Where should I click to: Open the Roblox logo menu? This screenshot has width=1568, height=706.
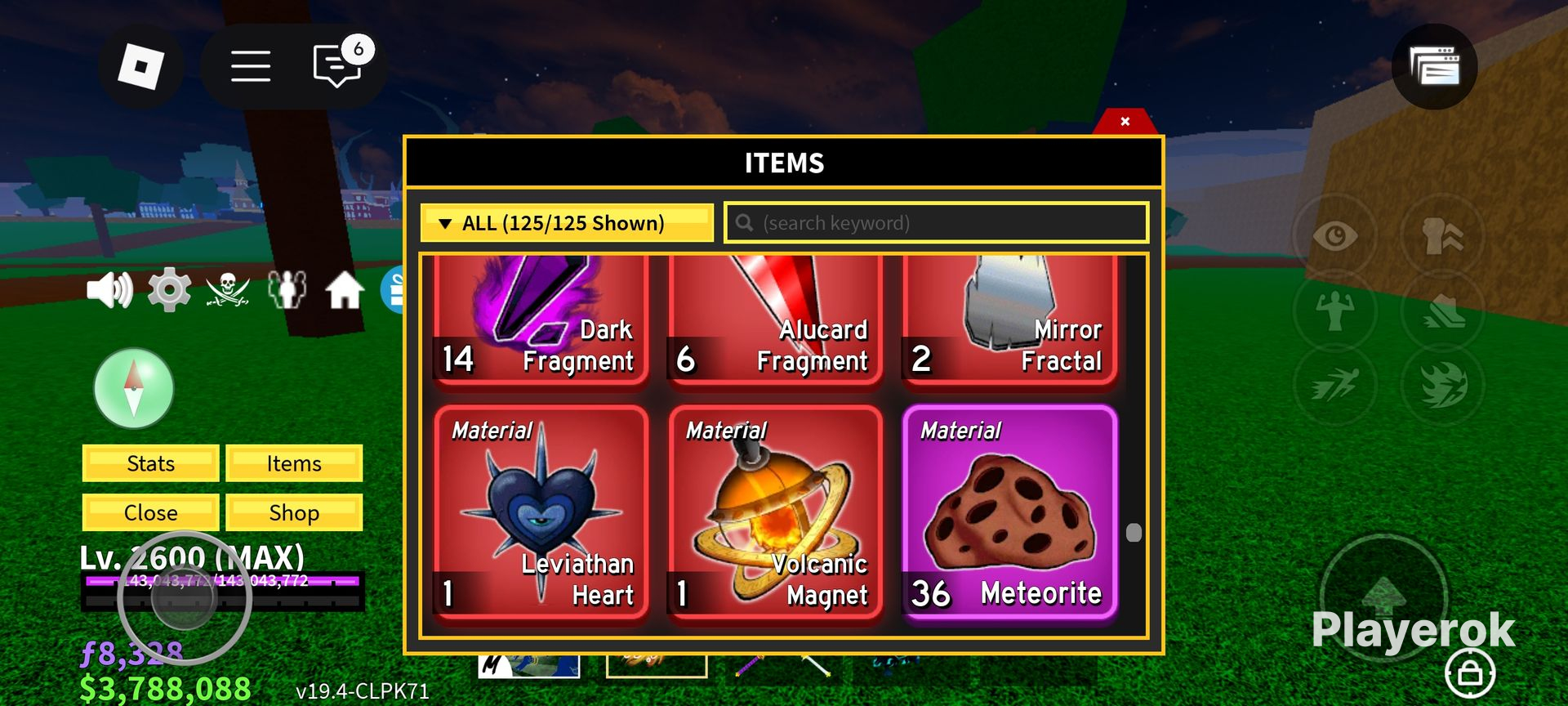140,66
